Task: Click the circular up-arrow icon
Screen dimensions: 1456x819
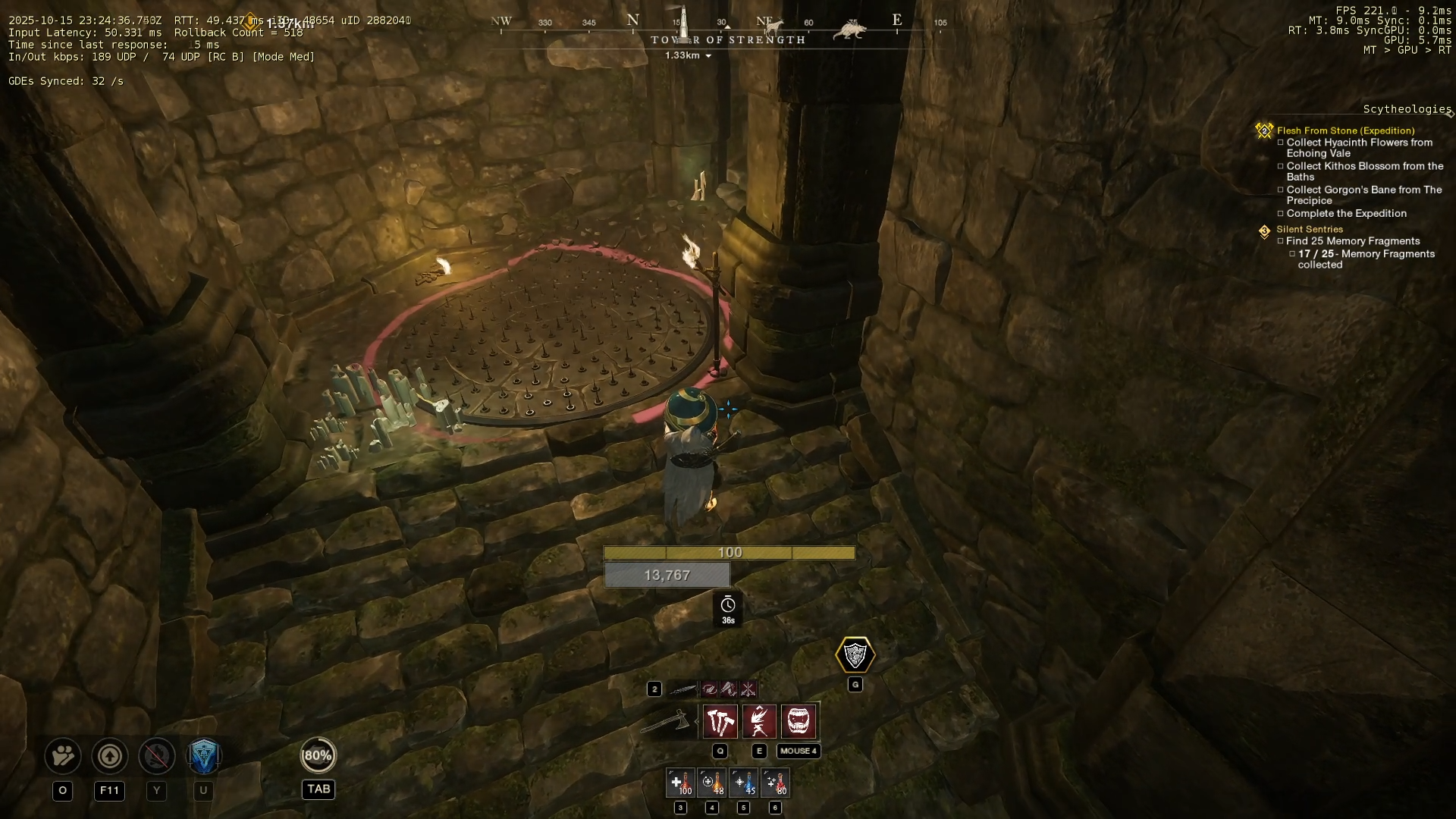Action: [109, 756]
